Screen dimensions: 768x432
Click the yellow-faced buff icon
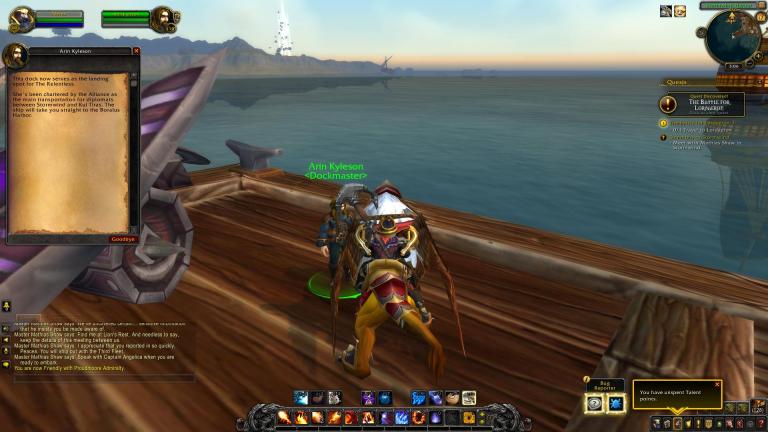680,11
